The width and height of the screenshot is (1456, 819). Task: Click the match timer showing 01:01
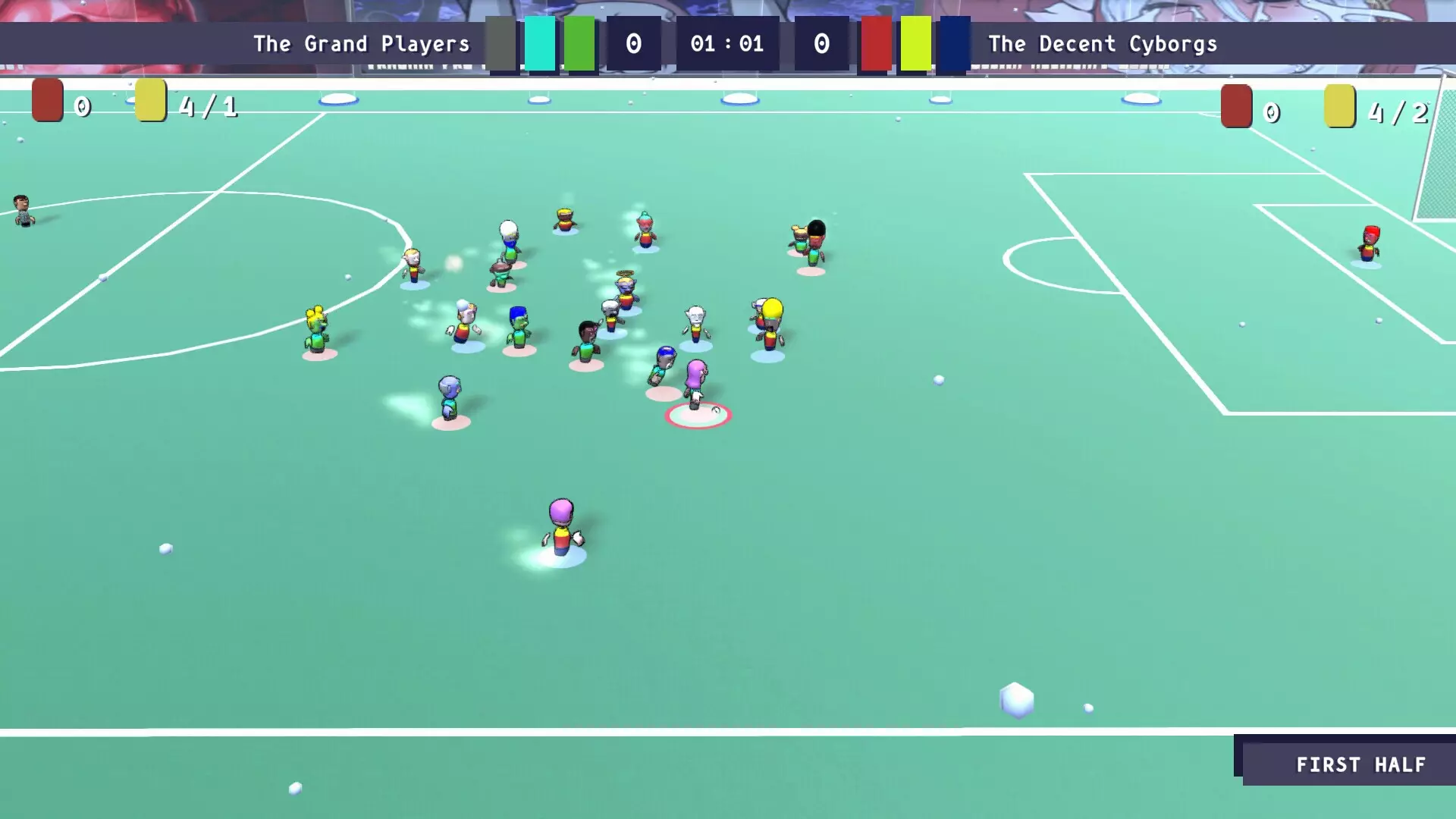click(725, 43)
